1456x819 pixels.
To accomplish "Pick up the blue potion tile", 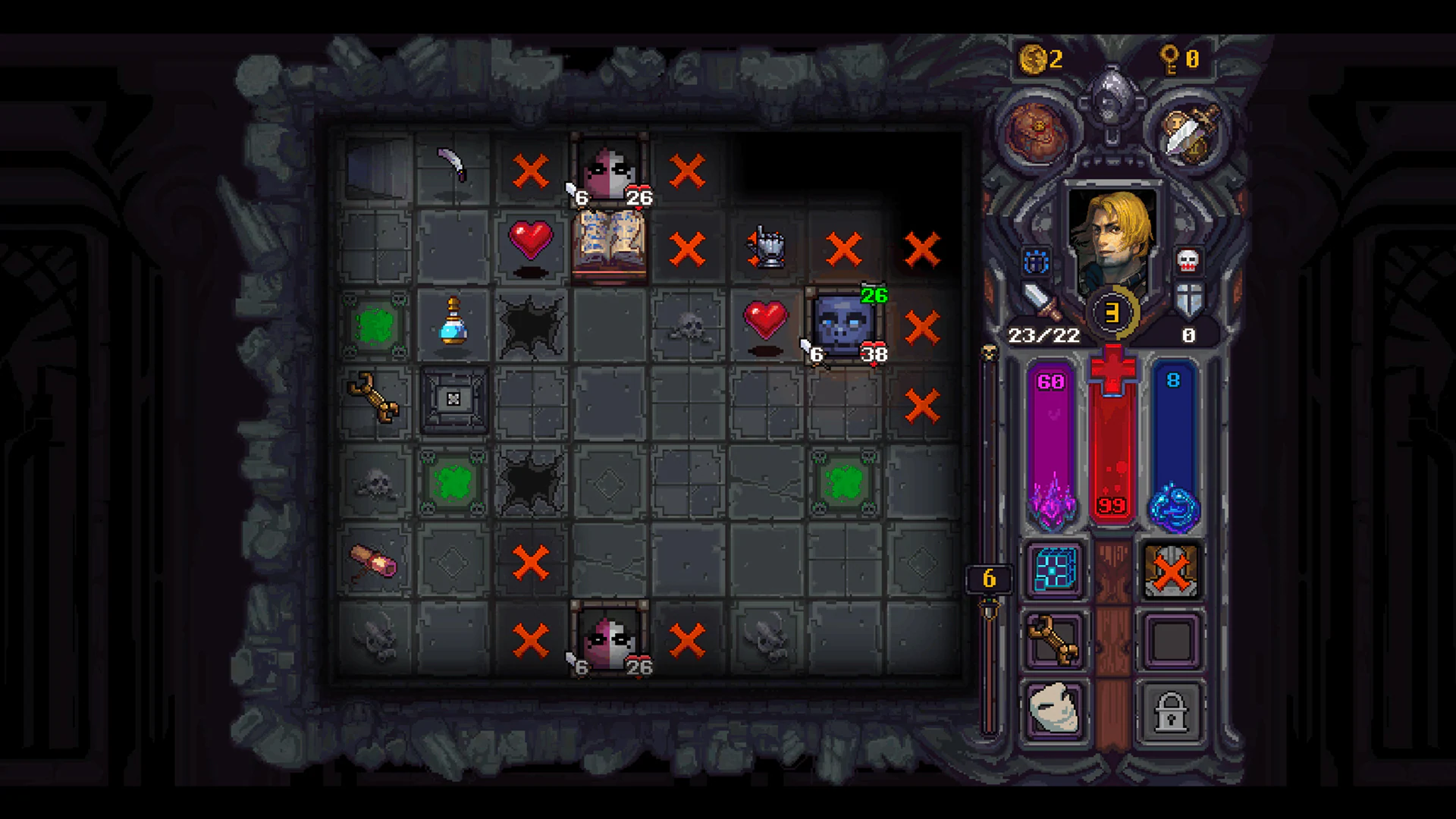I will (x=453, y=322).
